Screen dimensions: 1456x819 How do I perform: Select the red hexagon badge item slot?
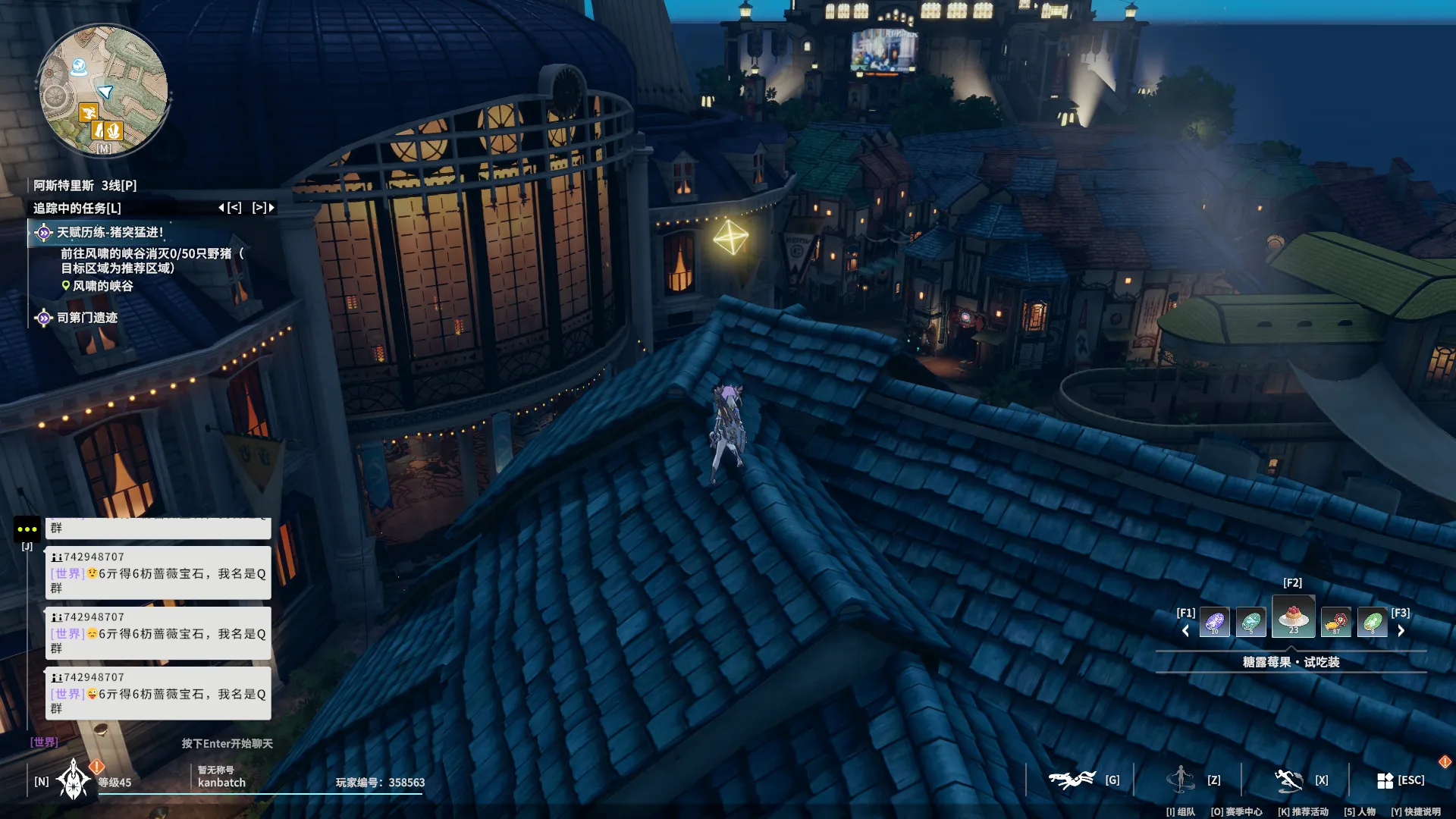[x=1335, y=623]
